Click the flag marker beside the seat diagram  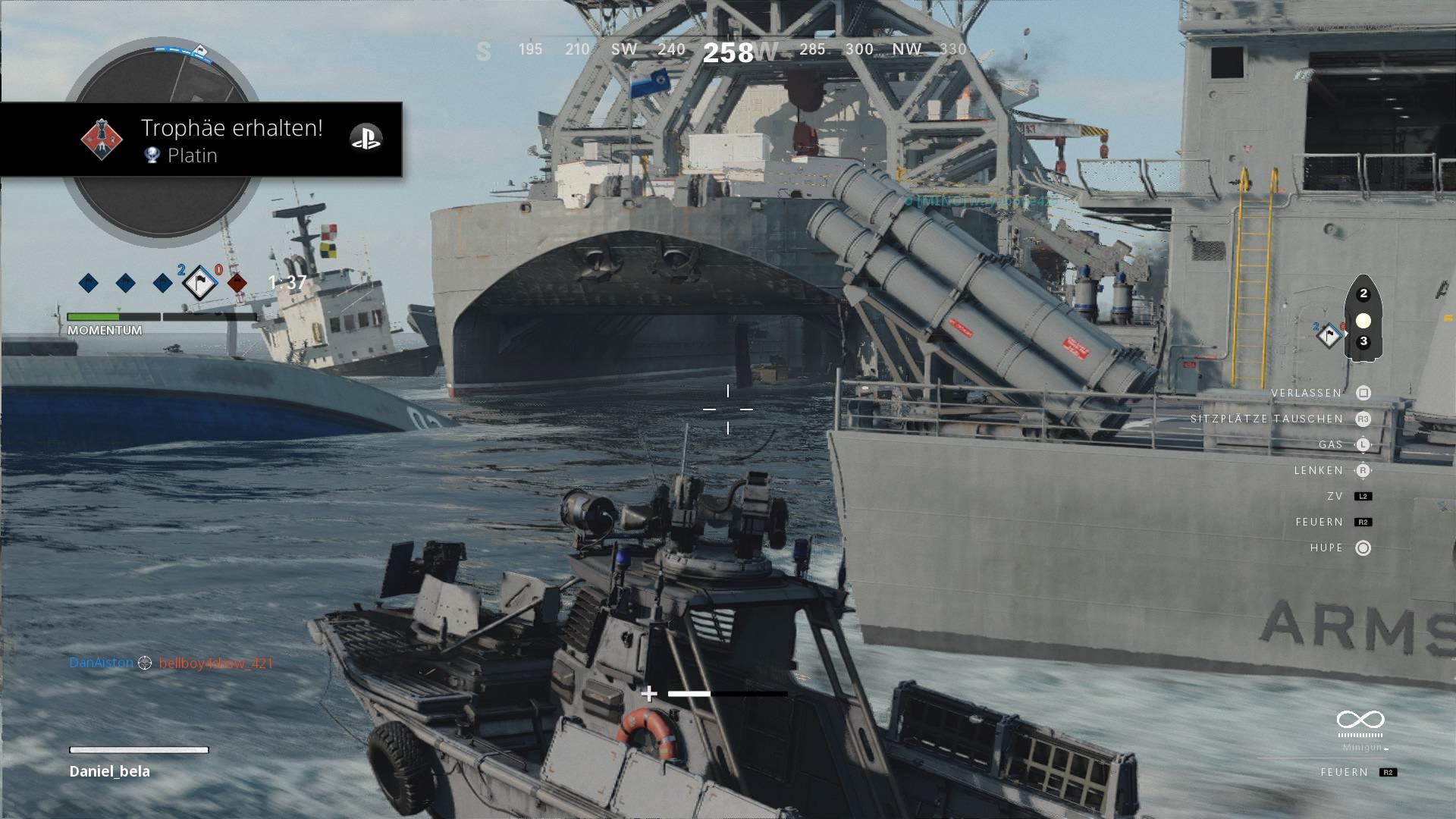pos(1329,335)
